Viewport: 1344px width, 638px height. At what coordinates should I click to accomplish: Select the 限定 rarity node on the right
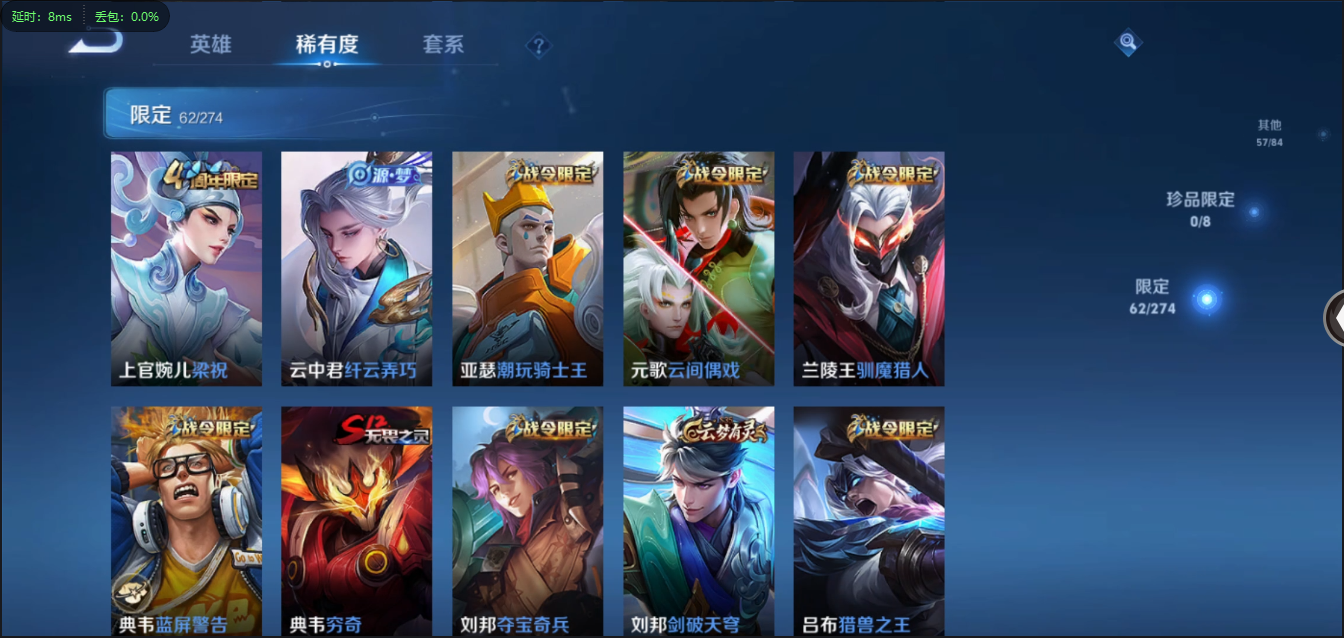tap(1207, 299)
